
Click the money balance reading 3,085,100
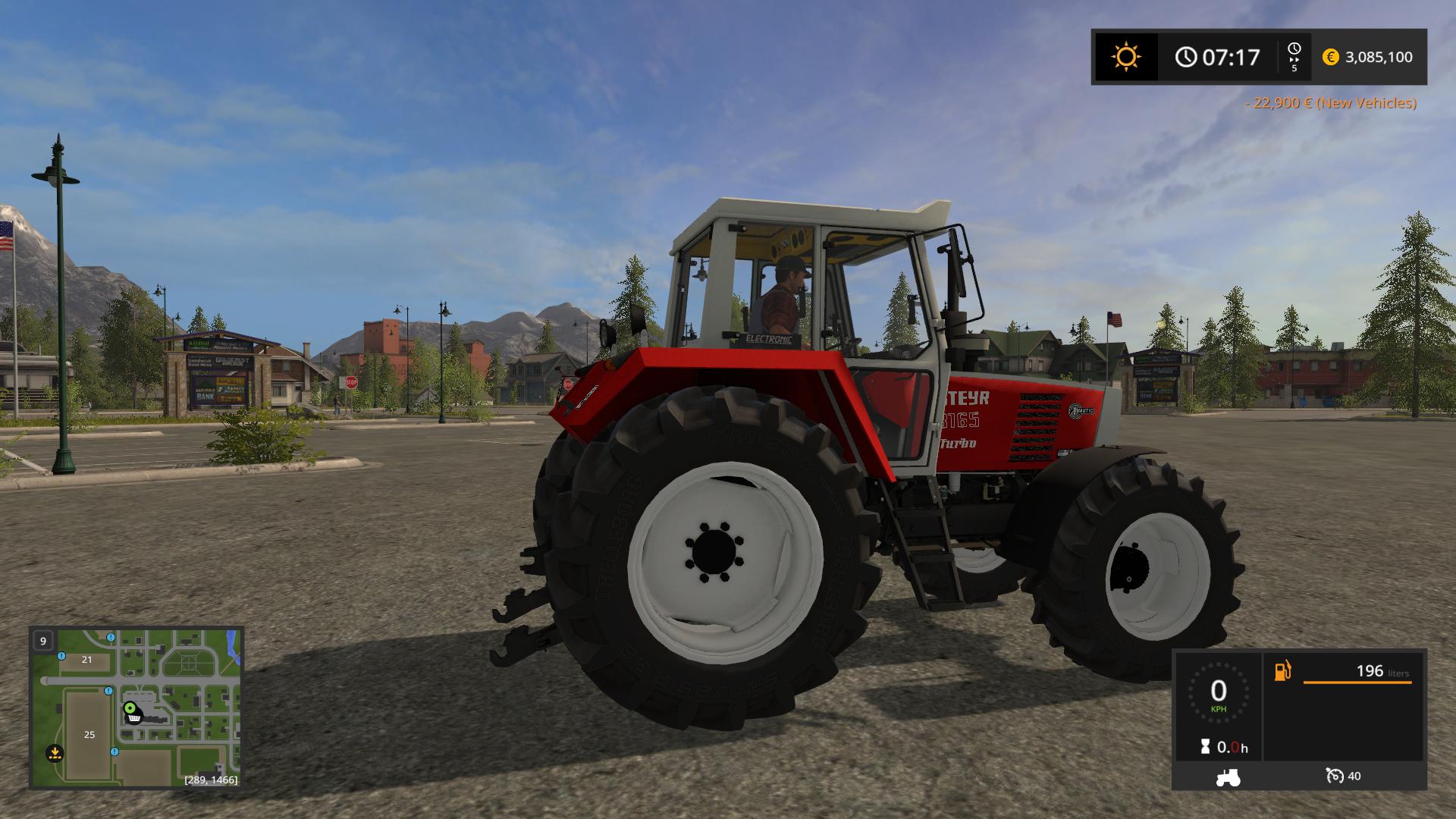point(1378,57)
